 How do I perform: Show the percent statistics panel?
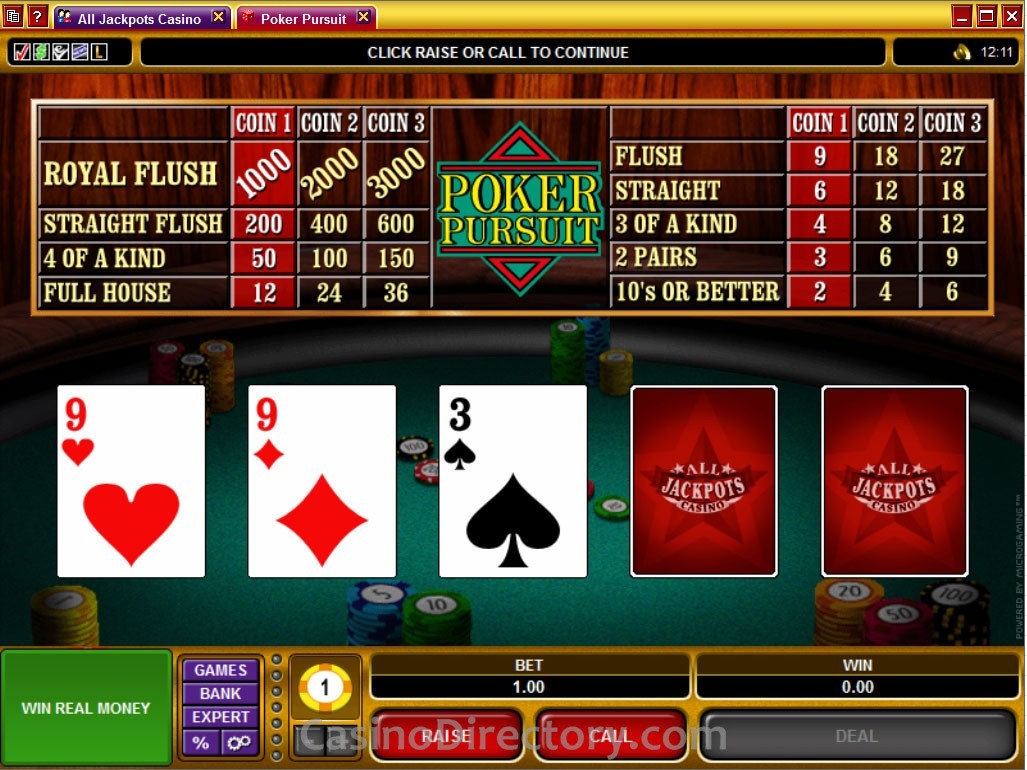[x=201, y=742]
